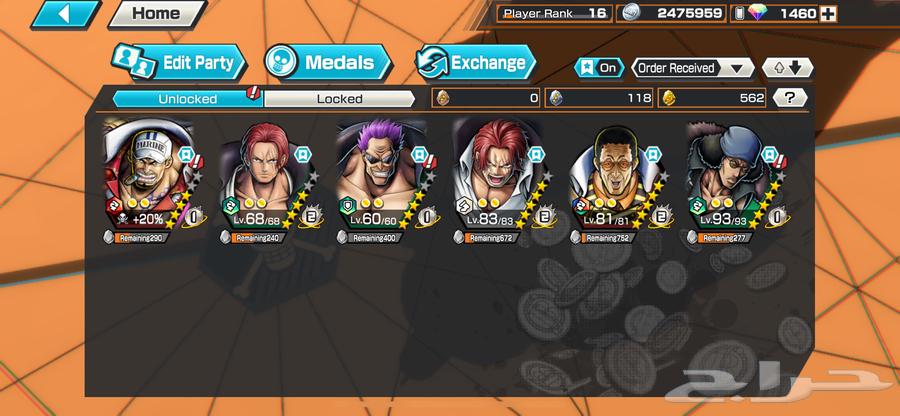Switch to the Locked tab
The height and width of the screenshot is (416, 900).
[339, 98]
